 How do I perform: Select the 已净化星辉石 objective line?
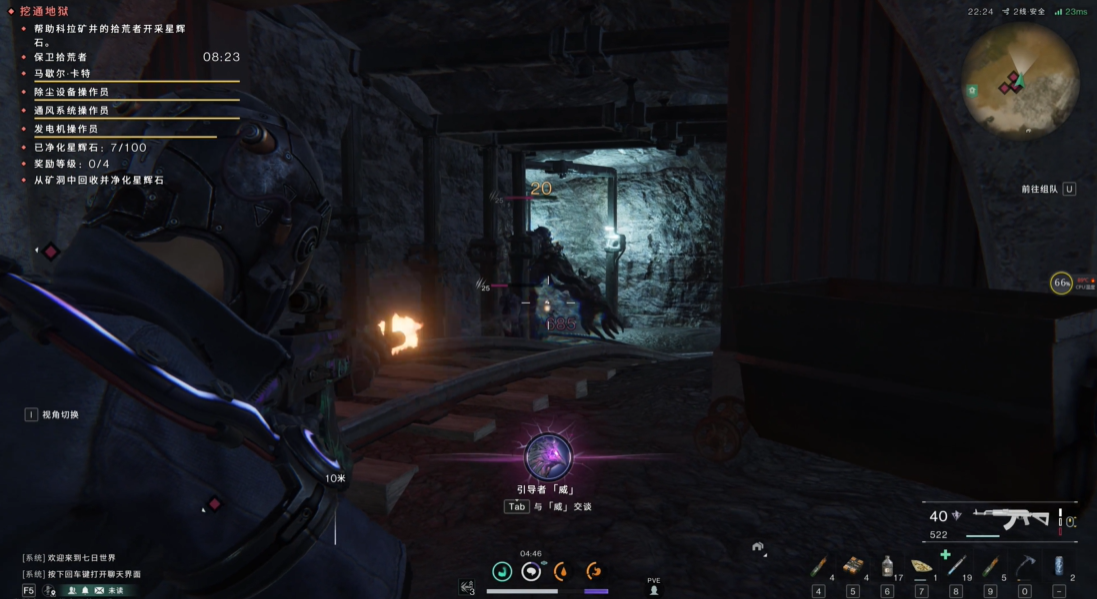90,147
